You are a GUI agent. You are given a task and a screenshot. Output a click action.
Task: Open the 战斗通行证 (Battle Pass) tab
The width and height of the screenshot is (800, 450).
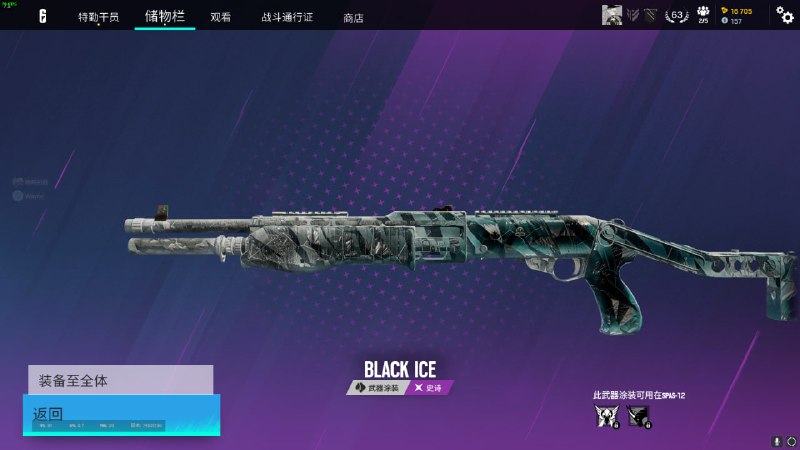(x=287, y=17)
